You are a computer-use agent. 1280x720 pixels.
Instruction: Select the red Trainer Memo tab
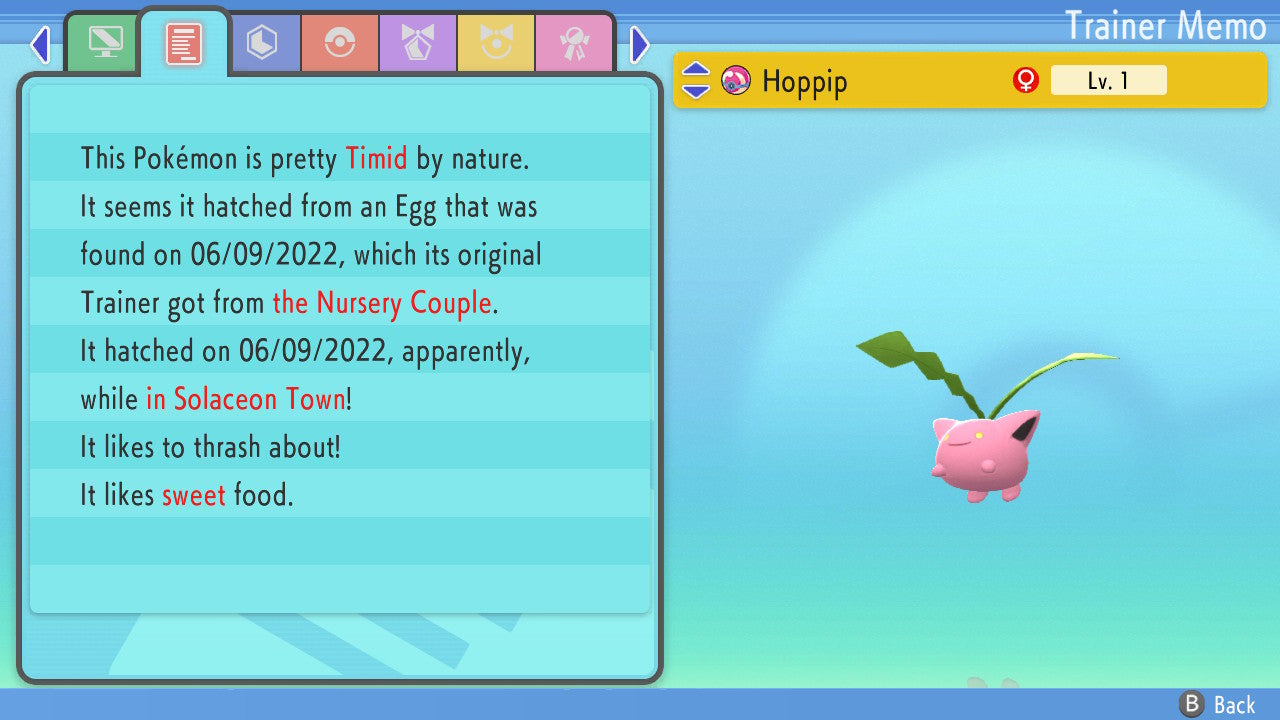[x=183, y=42]
